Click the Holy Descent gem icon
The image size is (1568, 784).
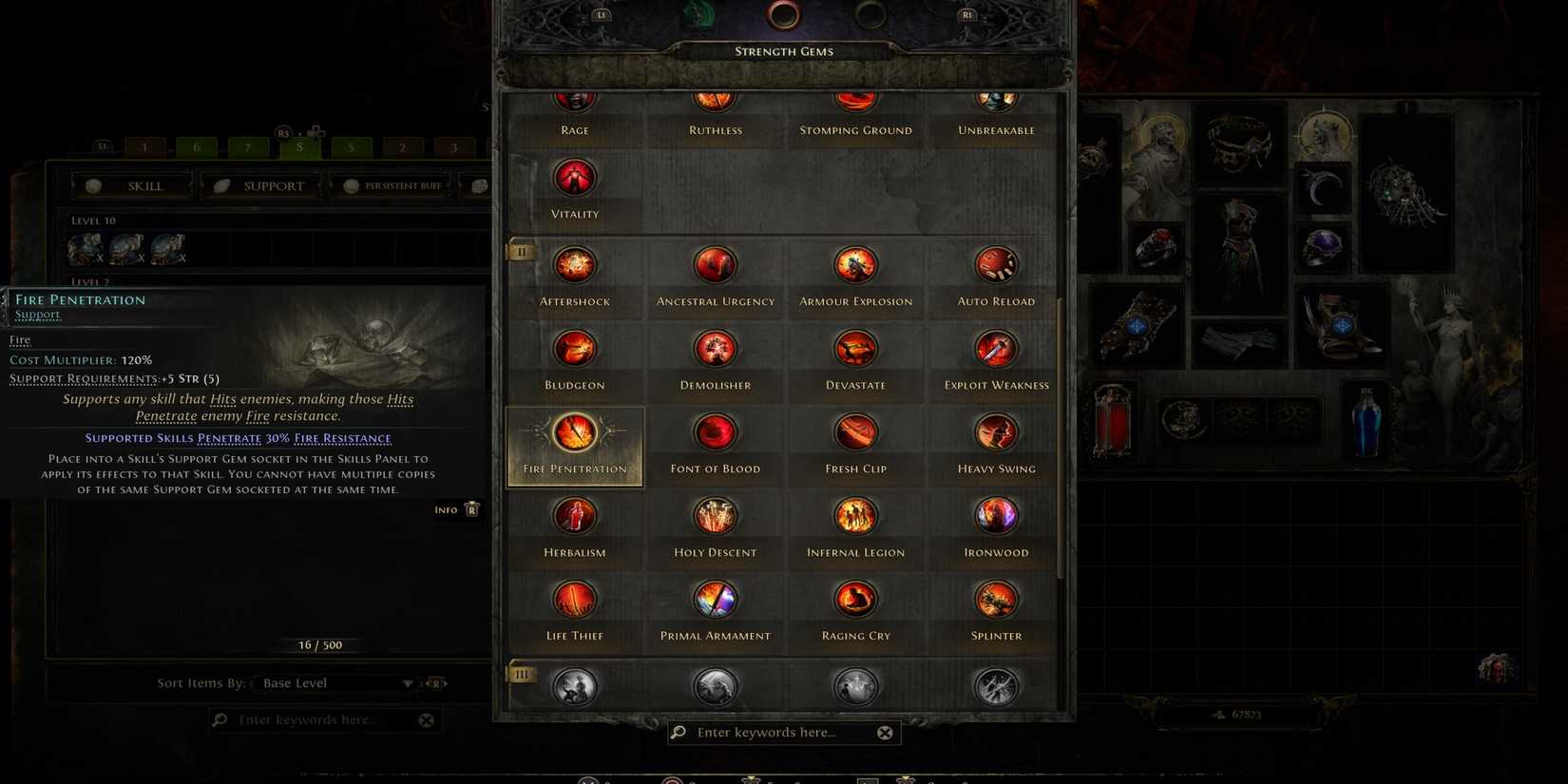715,515
